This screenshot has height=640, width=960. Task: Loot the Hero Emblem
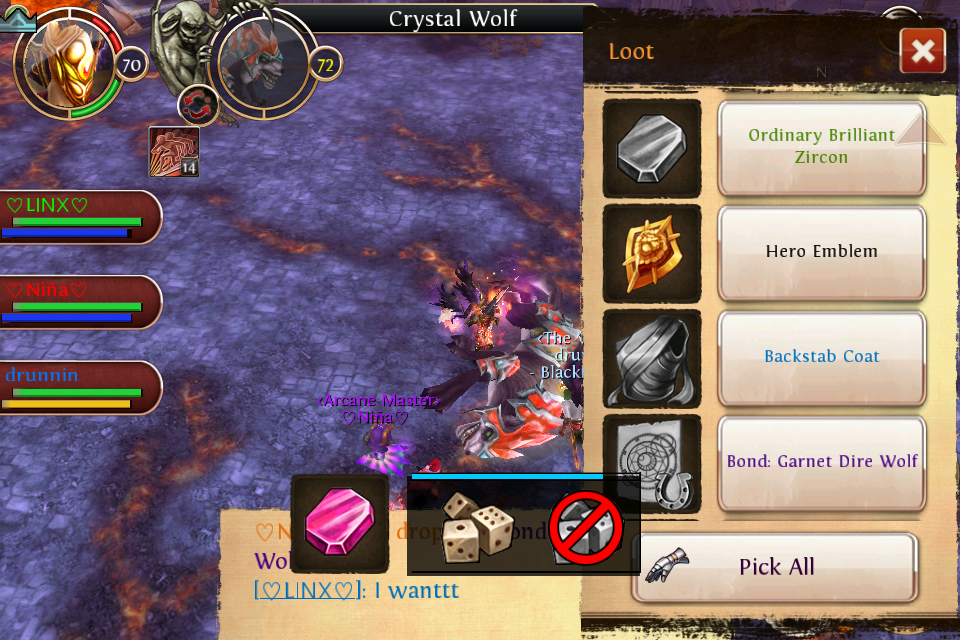[821, 252]
